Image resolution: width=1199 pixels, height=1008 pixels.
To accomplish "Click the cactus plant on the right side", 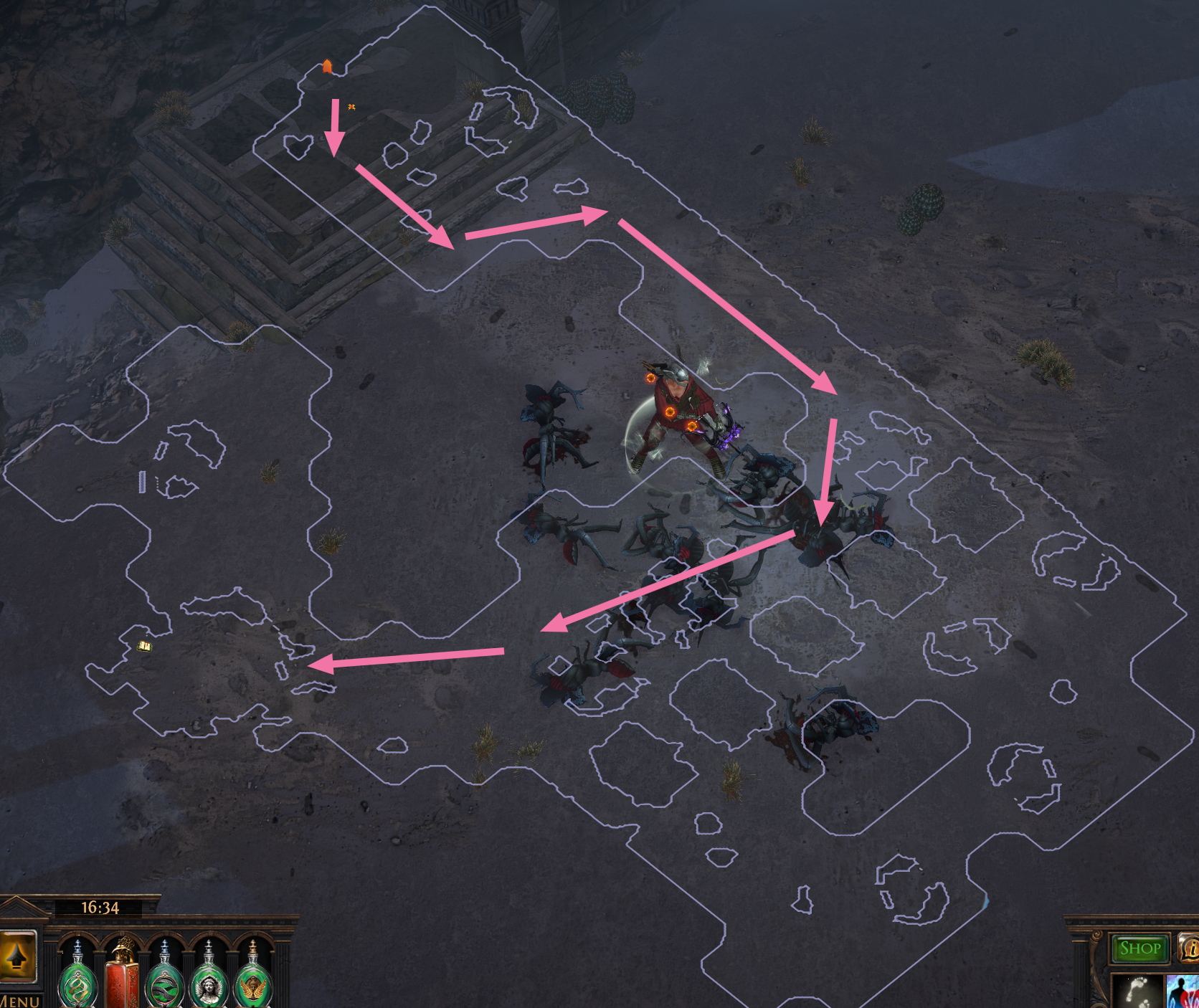I will (925, 208).
